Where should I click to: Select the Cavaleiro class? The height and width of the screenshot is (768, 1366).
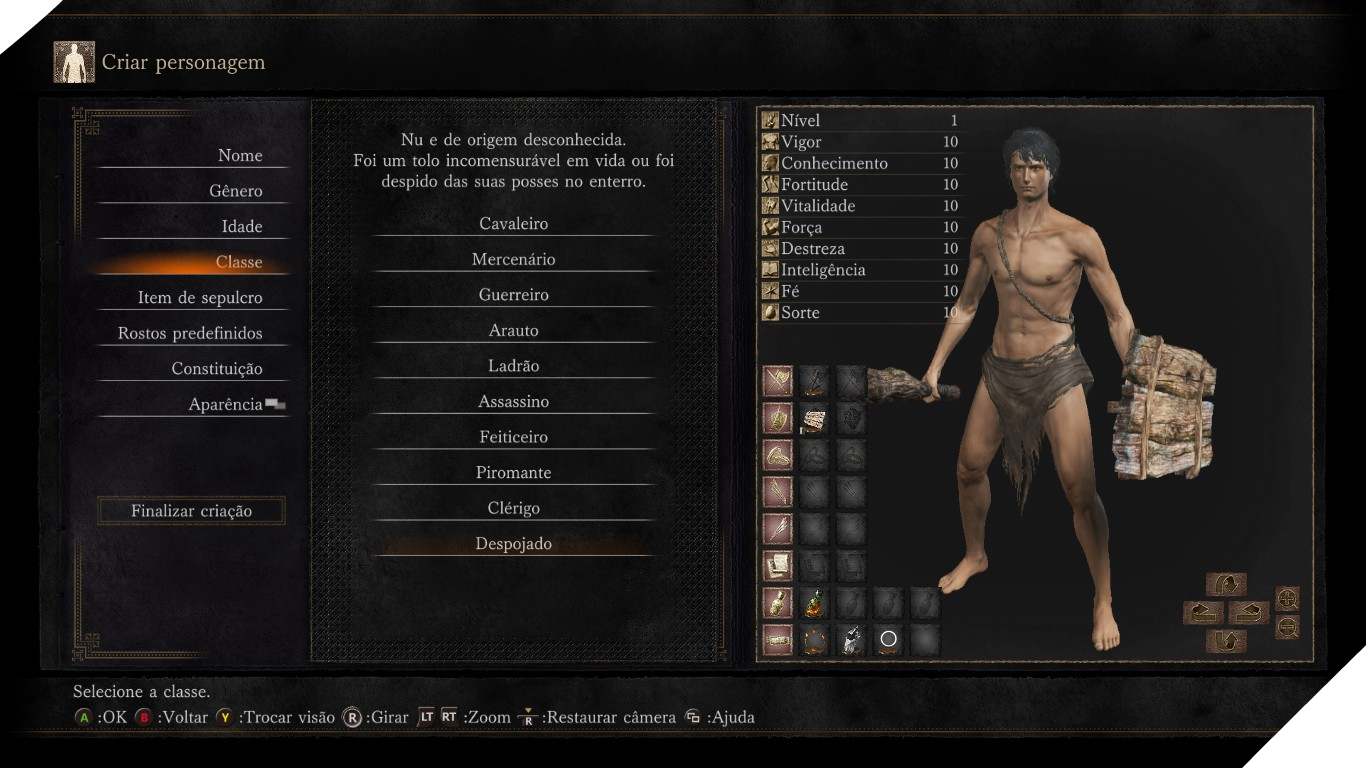click(x=513, y=223)
